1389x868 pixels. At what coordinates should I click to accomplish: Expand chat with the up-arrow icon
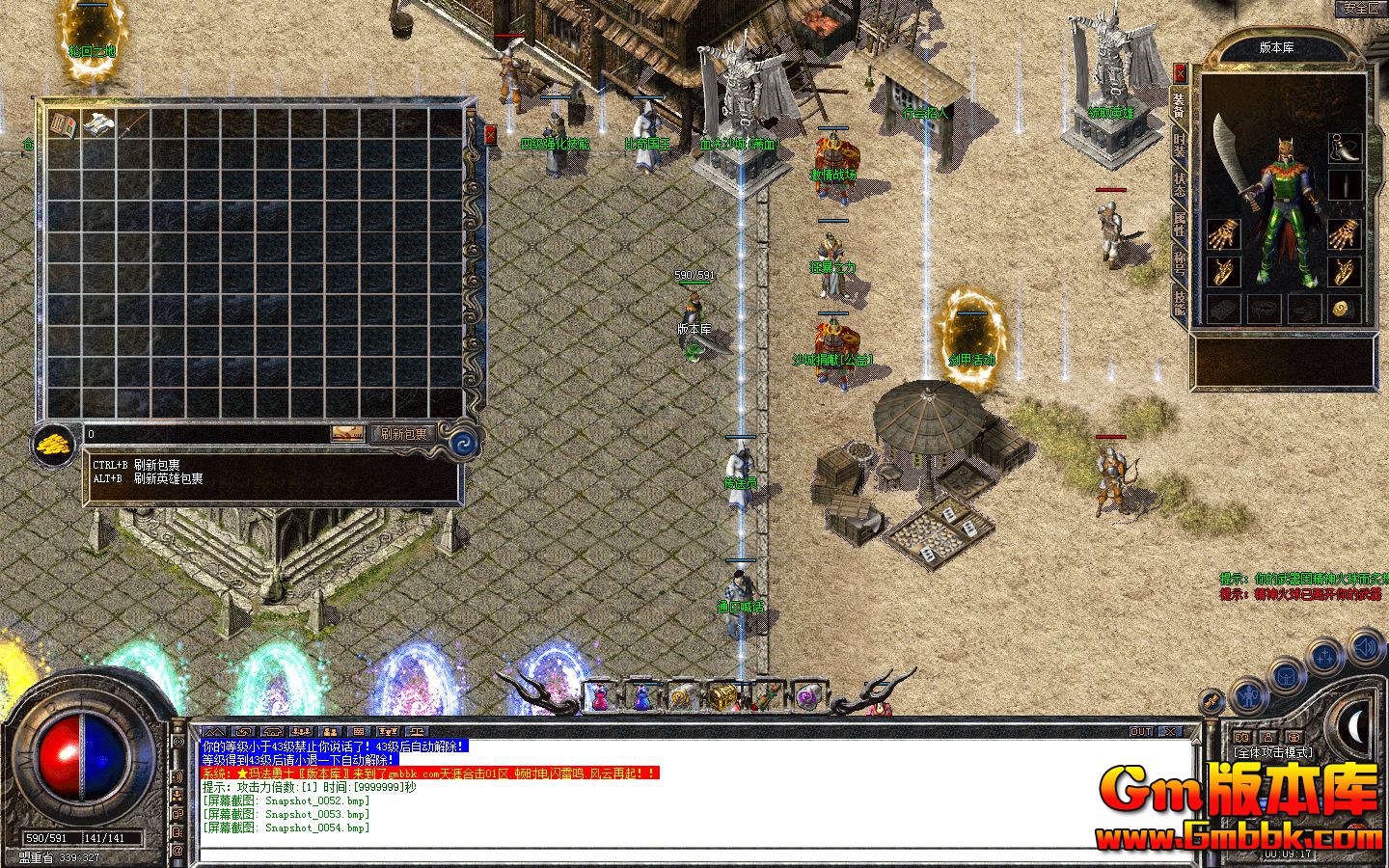point(215,732)
